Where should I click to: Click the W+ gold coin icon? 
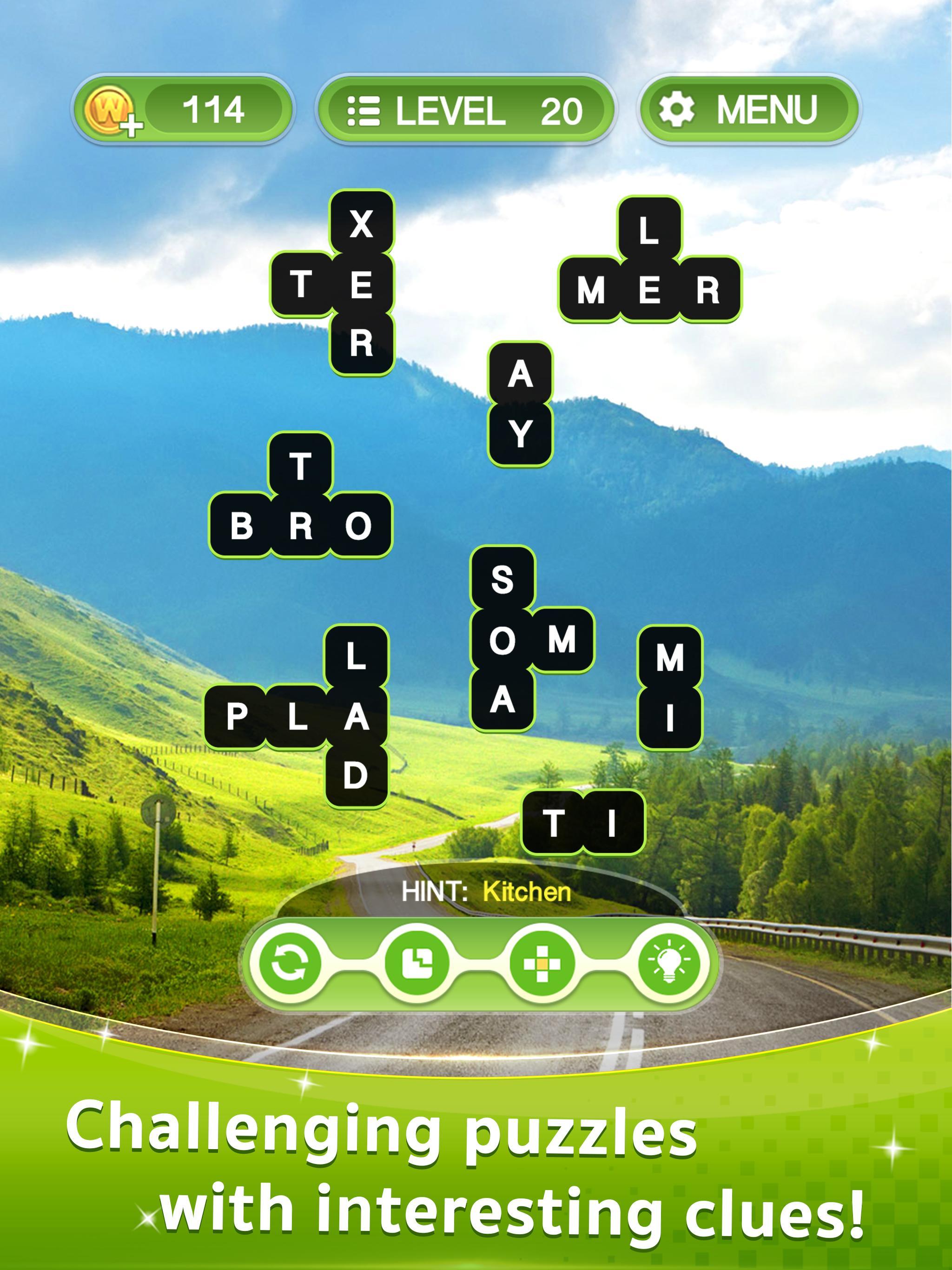[112, 108]
